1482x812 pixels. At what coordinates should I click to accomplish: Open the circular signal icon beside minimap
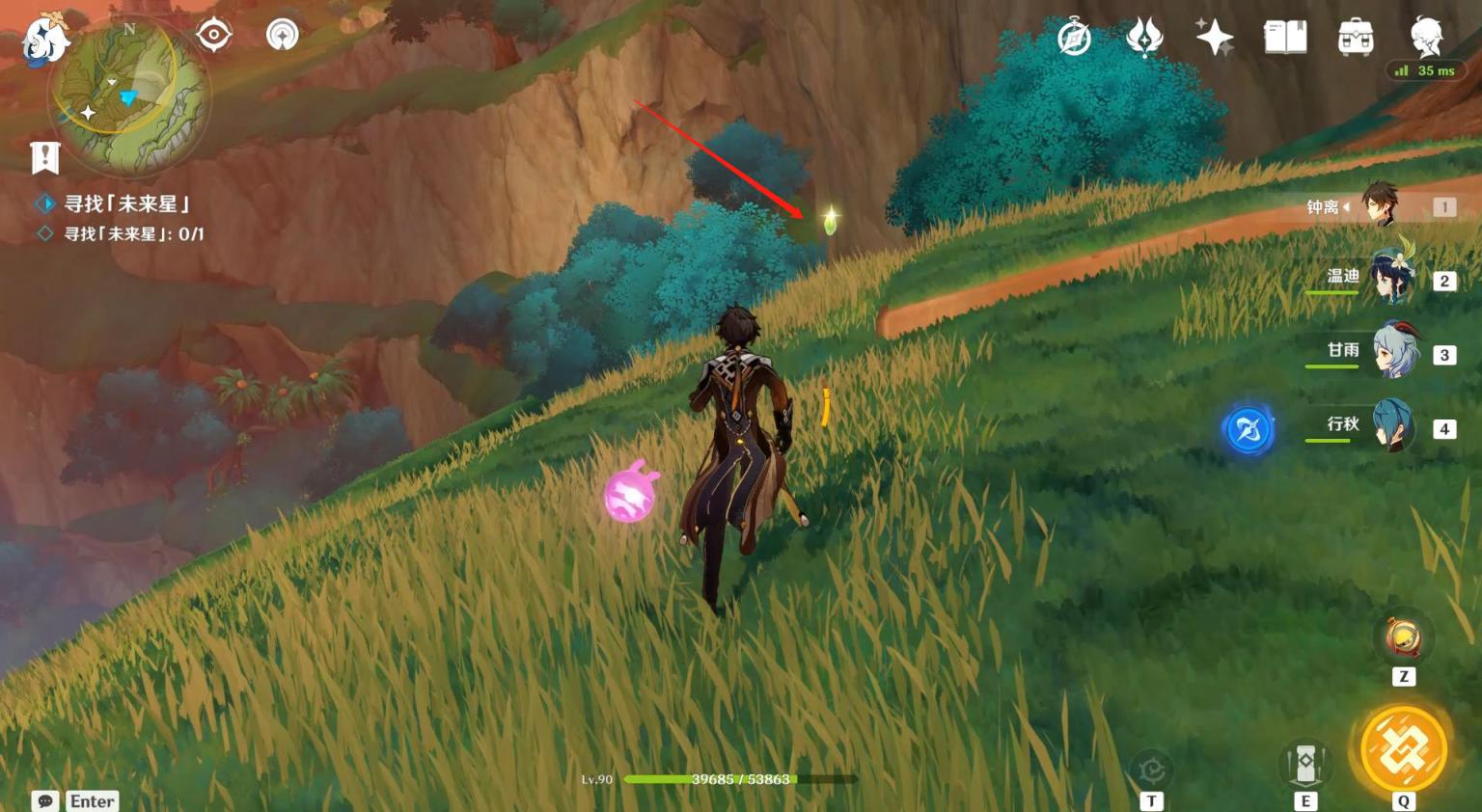(x=282, y=35)
